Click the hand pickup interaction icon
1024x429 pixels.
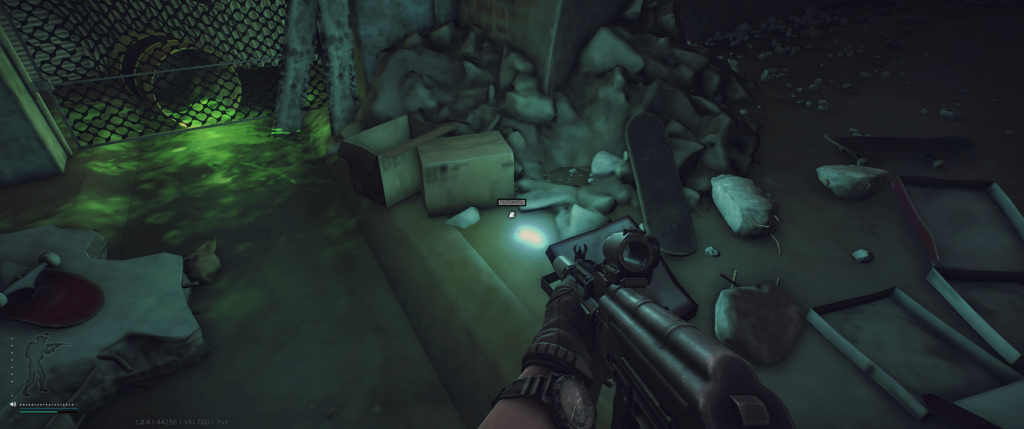[x=512, y=213]
